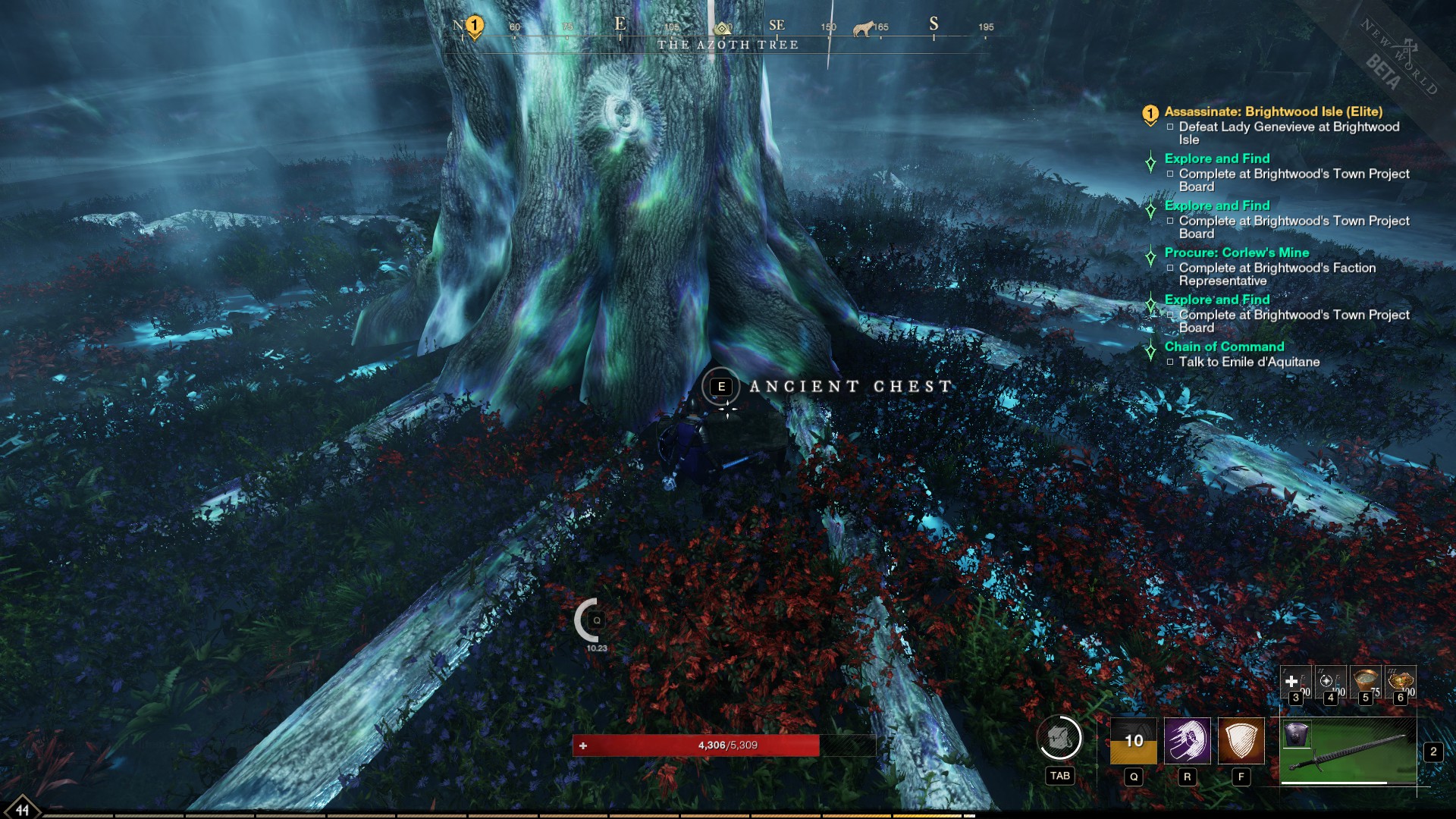Screen dimensions: 1456x819
Task: Use the Defender Stance ability on F
Action: click(x=1241, y=741)
